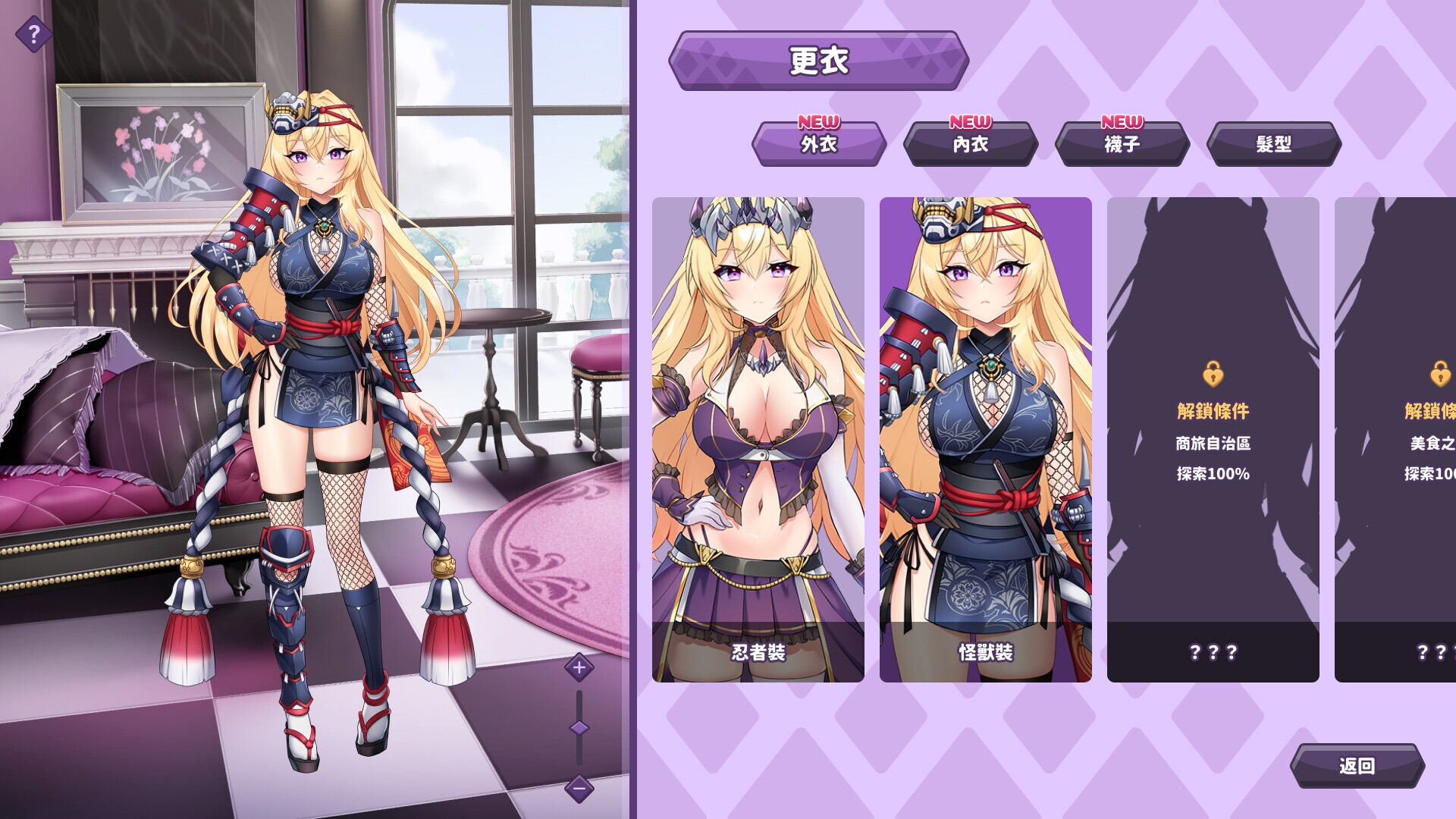This screenshot has width=1456, height=819.
Task: Switch to the 襪子 tab
Action: (1122, 146)
